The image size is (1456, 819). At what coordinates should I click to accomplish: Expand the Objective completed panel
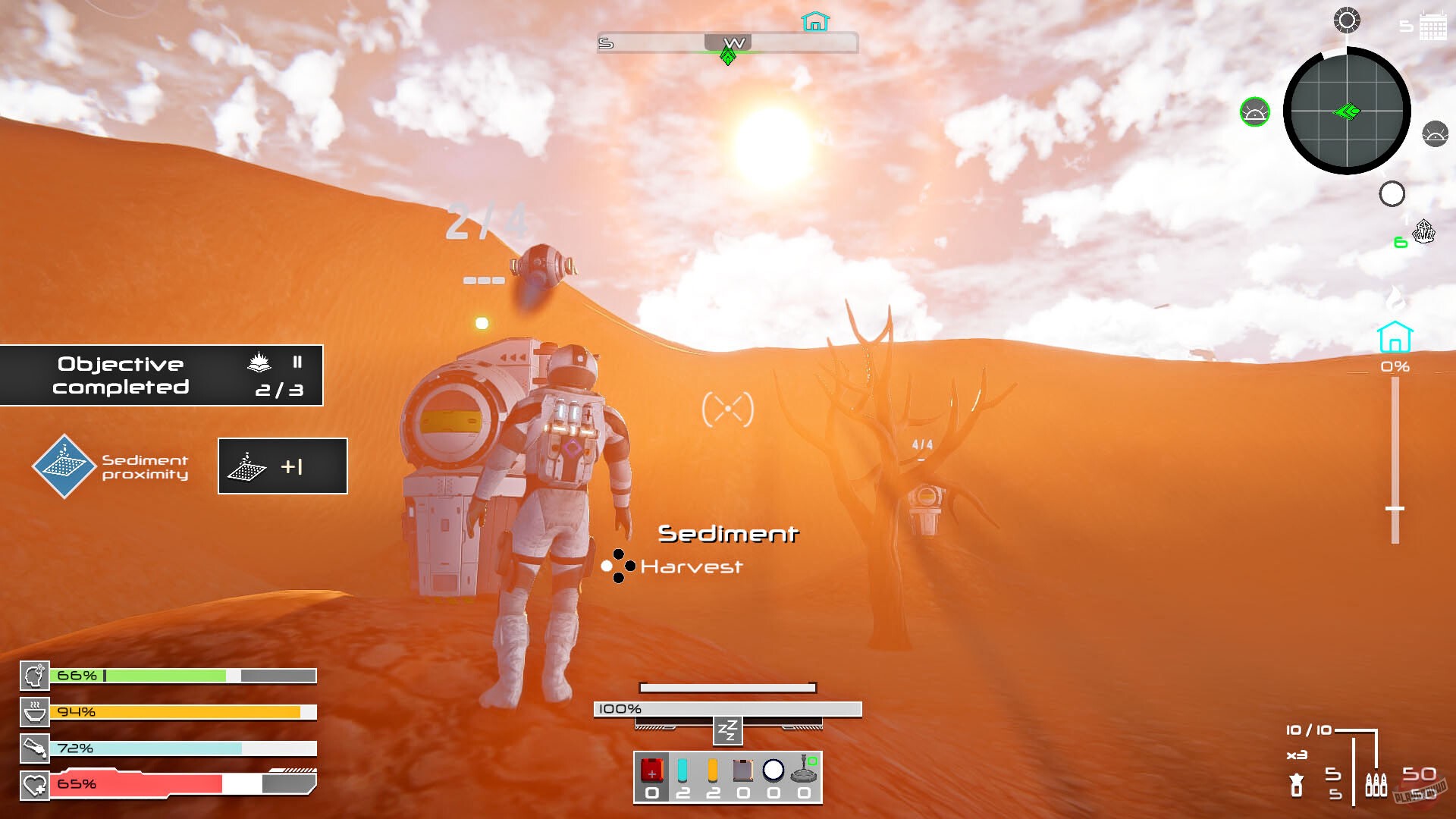162,375
